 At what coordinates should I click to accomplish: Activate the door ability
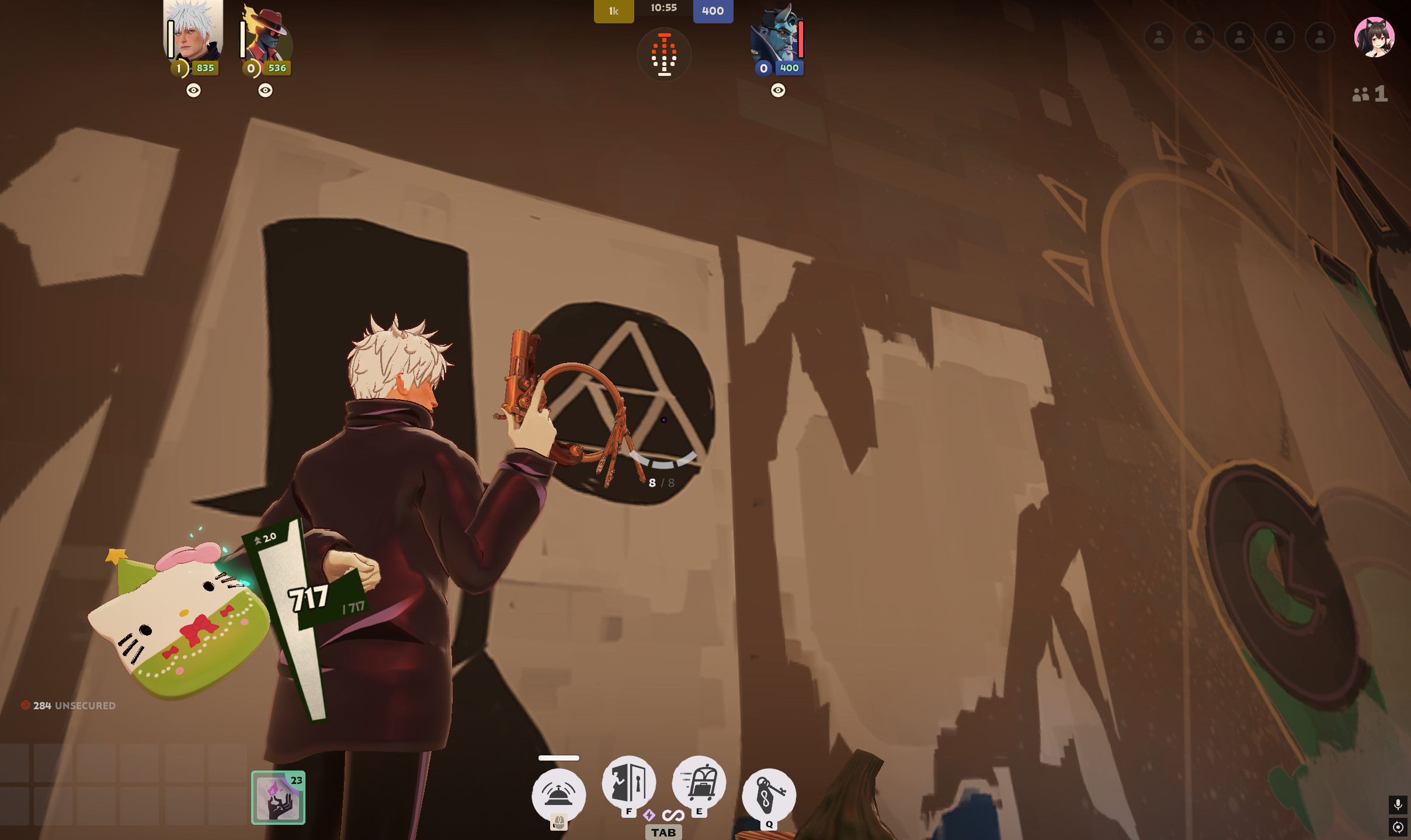[x=628, y=782]
